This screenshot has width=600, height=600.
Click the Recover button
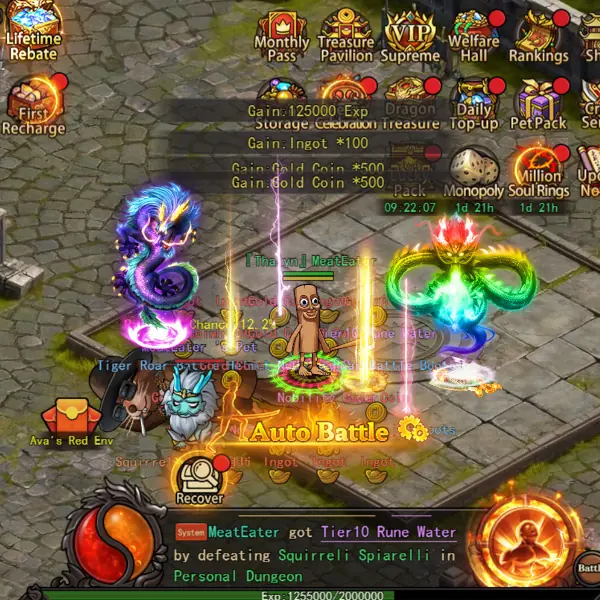coord(199,479)
